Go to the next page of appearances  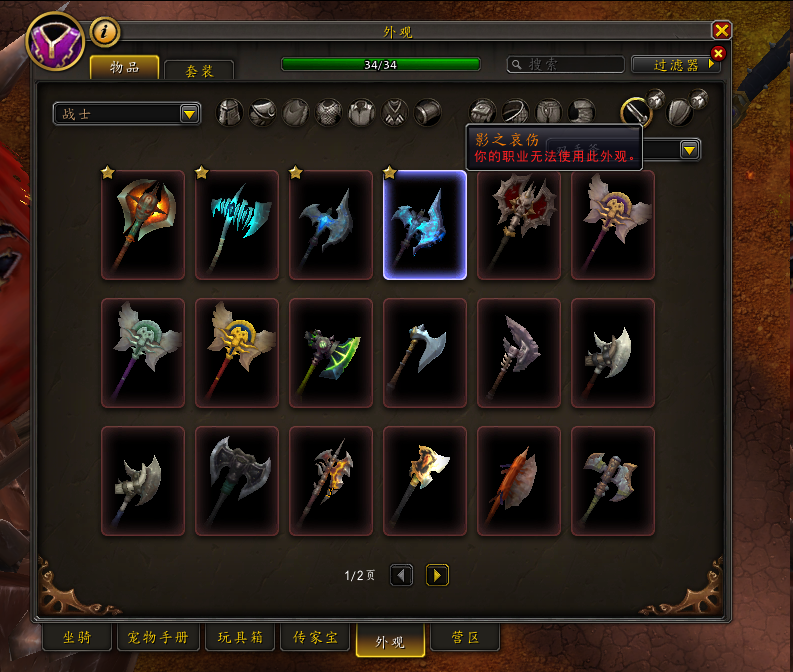pyautogui.click(x=437, y=575)
